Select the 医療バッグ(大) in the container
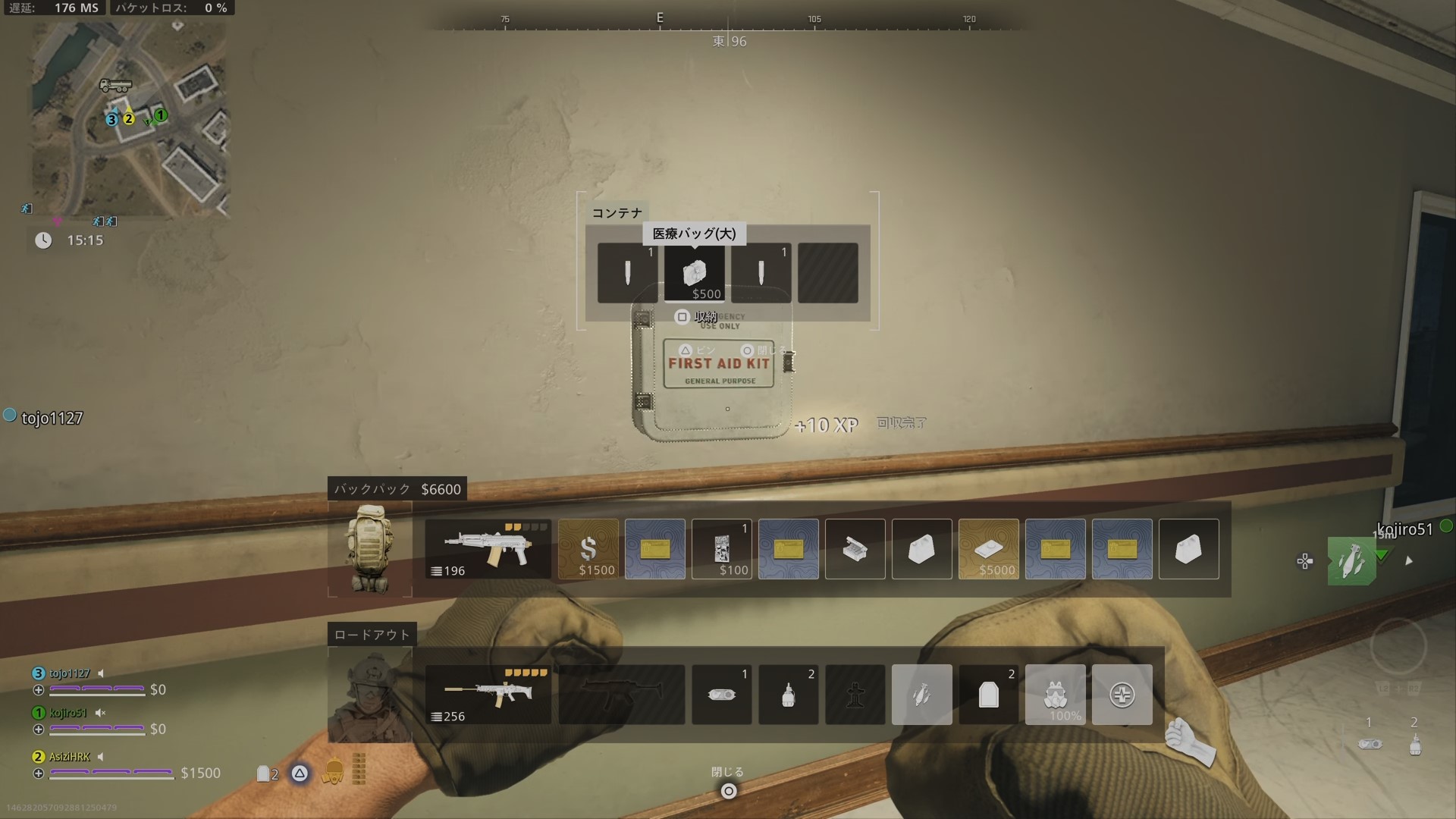 point(695,271)
